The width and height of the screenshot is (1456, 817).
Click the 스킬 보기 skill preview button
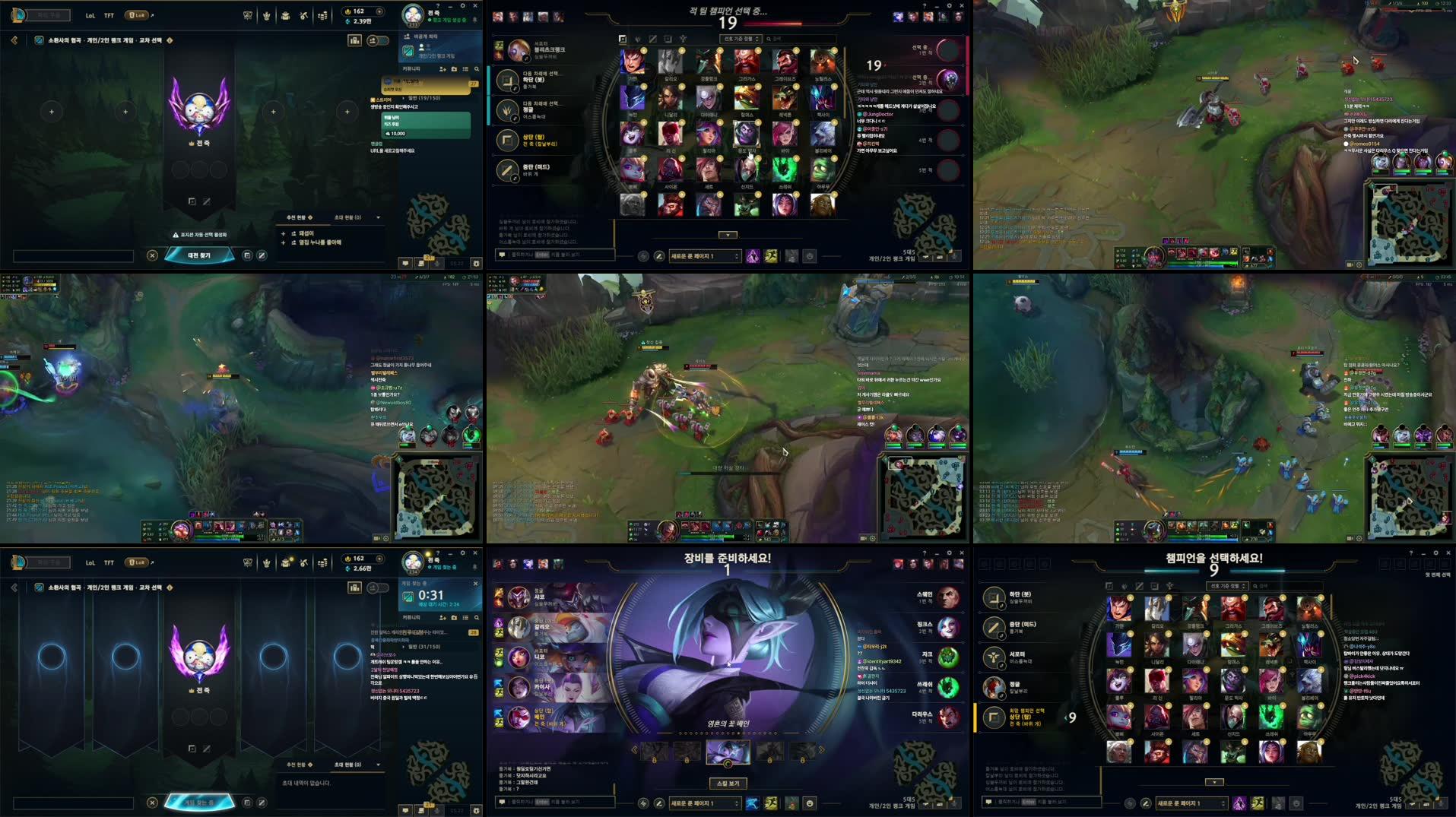click(728, 783)
